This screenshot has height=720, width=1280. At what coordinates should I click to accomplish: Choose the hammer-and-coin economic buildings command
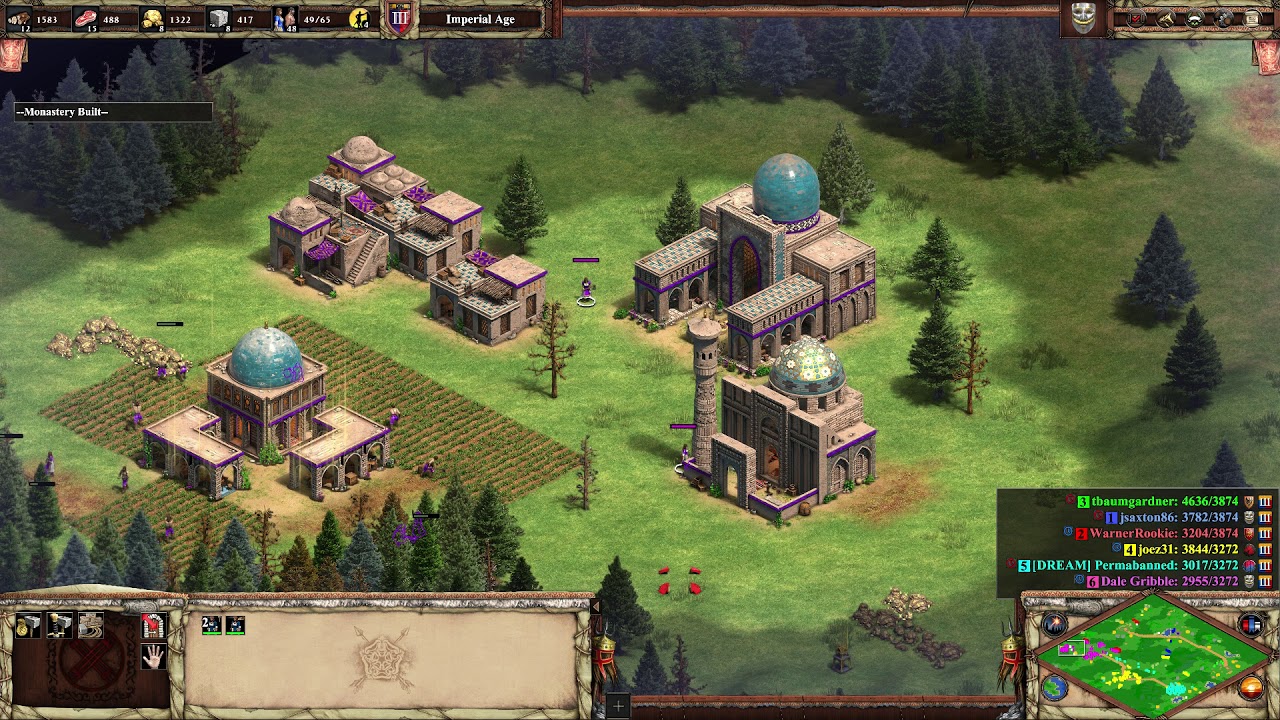pyautogui.click(x=29, y=626)
